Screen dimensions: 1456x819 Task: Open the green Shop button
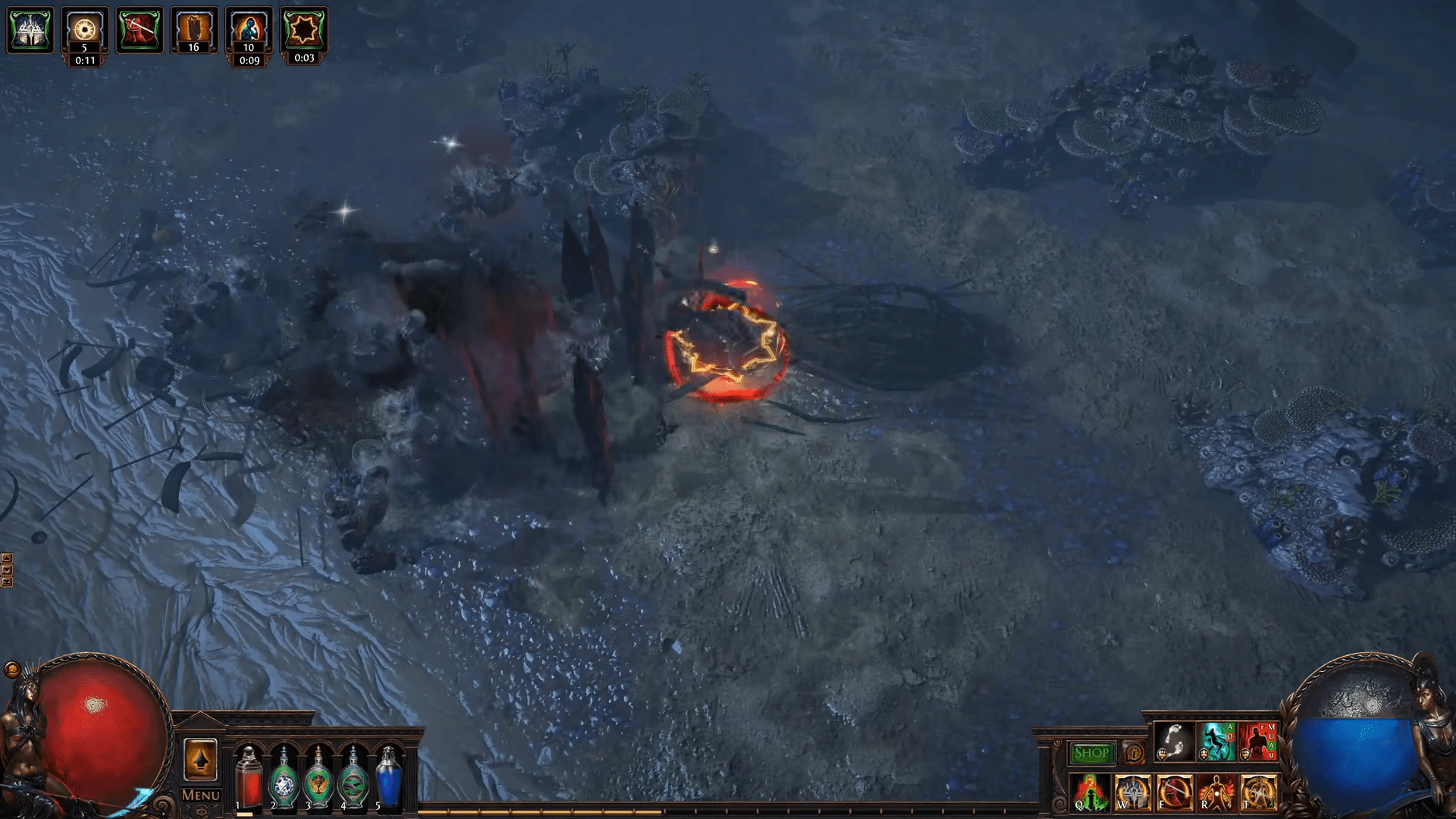pos(1091,753)
